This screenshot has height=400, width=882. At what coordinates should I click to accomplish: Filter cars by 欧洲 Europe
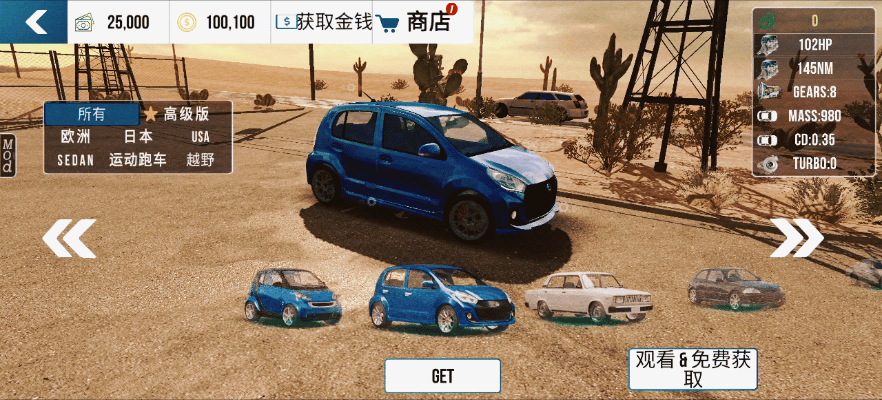click(76, 137)
